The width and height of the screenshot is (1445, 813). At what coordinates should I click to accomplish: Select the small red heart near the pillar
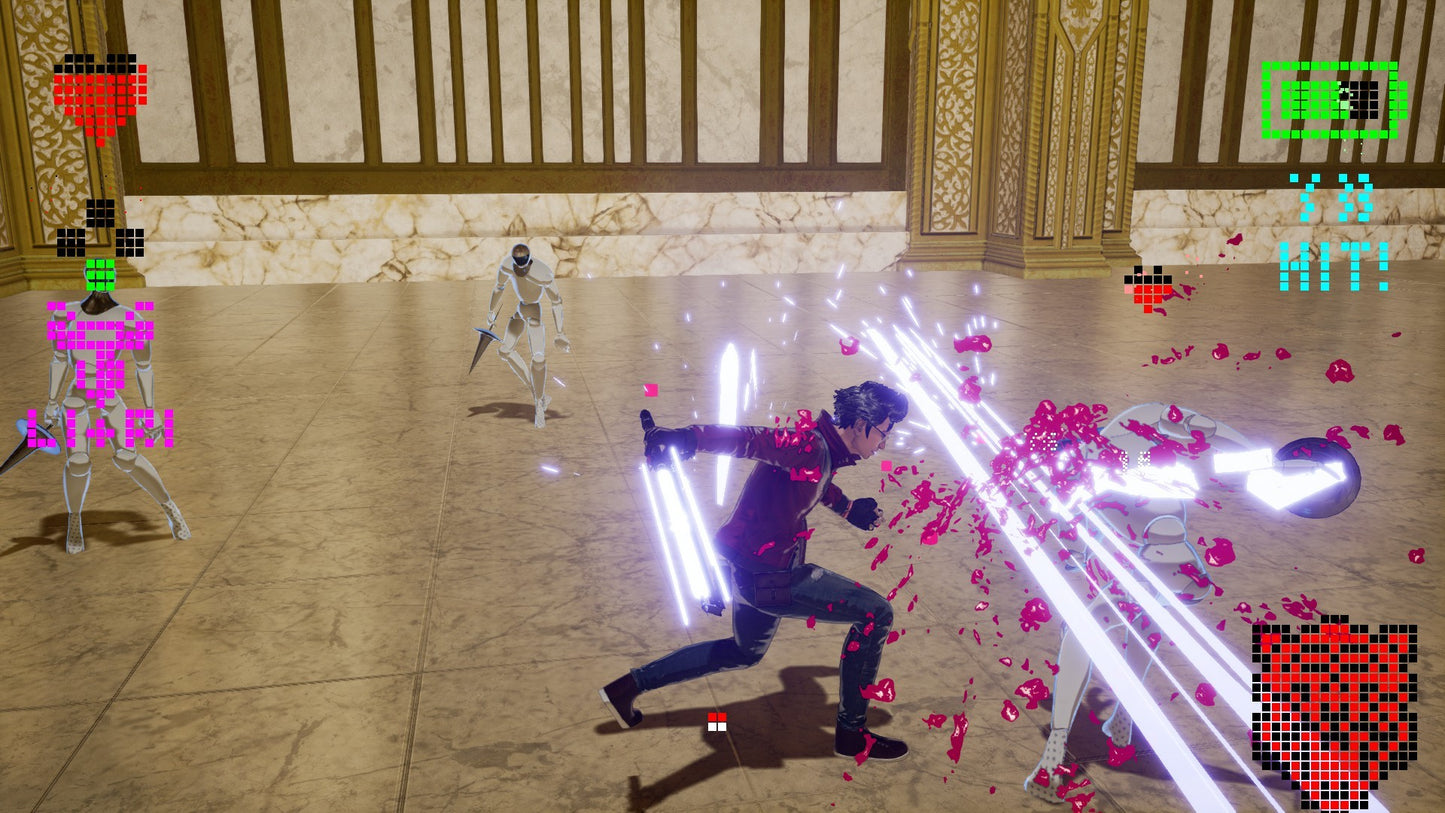point(1148,290)
